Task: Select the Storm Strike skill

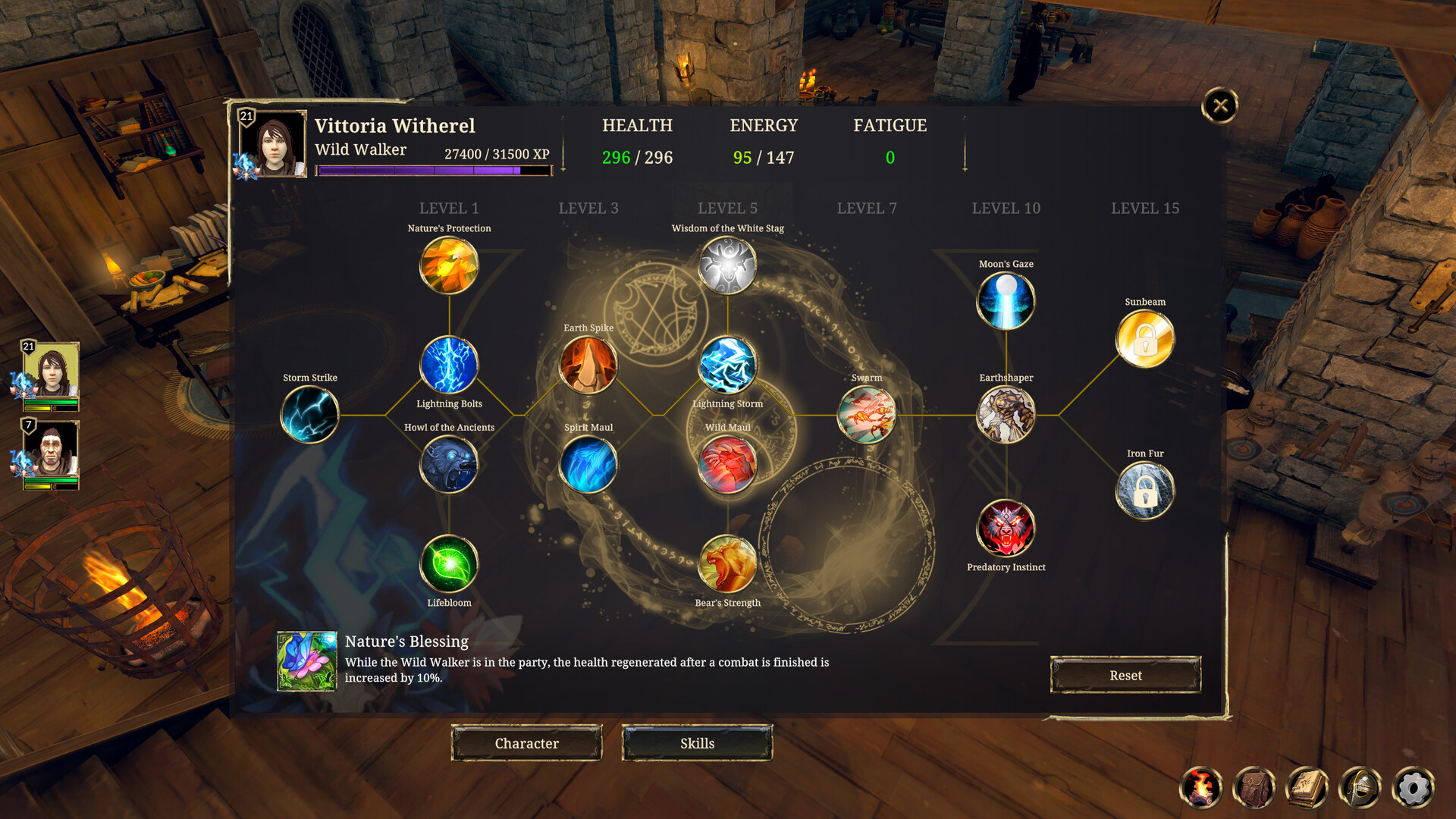Action: pos(309,413)
